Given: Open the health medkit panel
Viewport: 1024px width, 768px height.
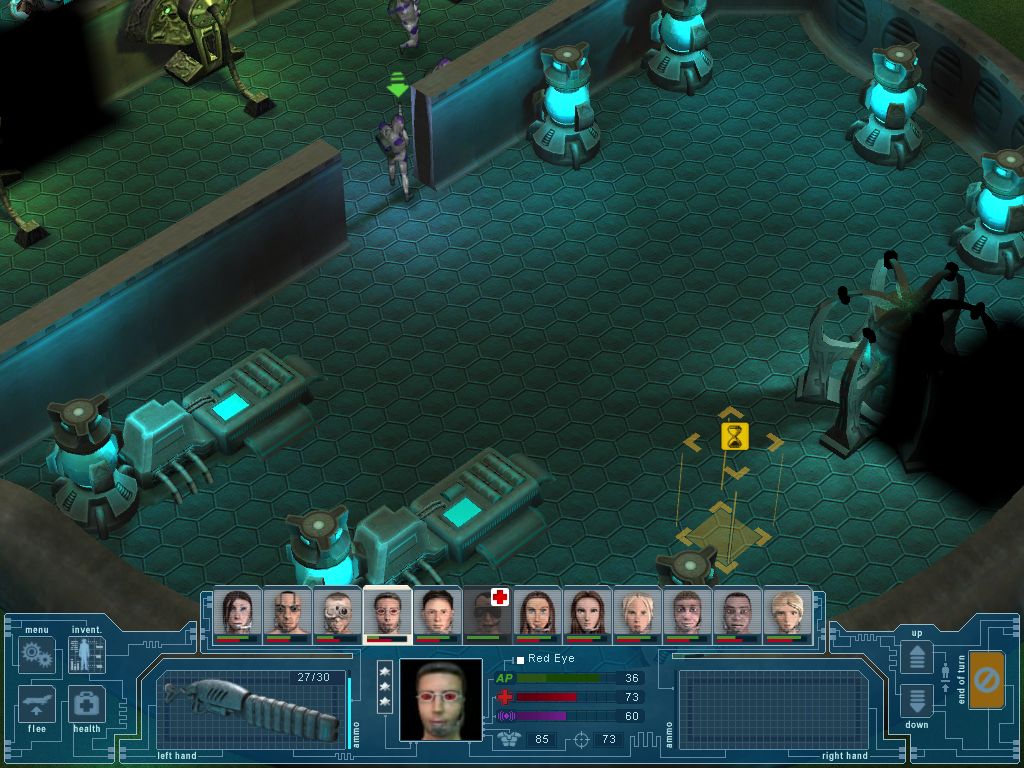Looking at the screenshot, I should pos(87,705).
